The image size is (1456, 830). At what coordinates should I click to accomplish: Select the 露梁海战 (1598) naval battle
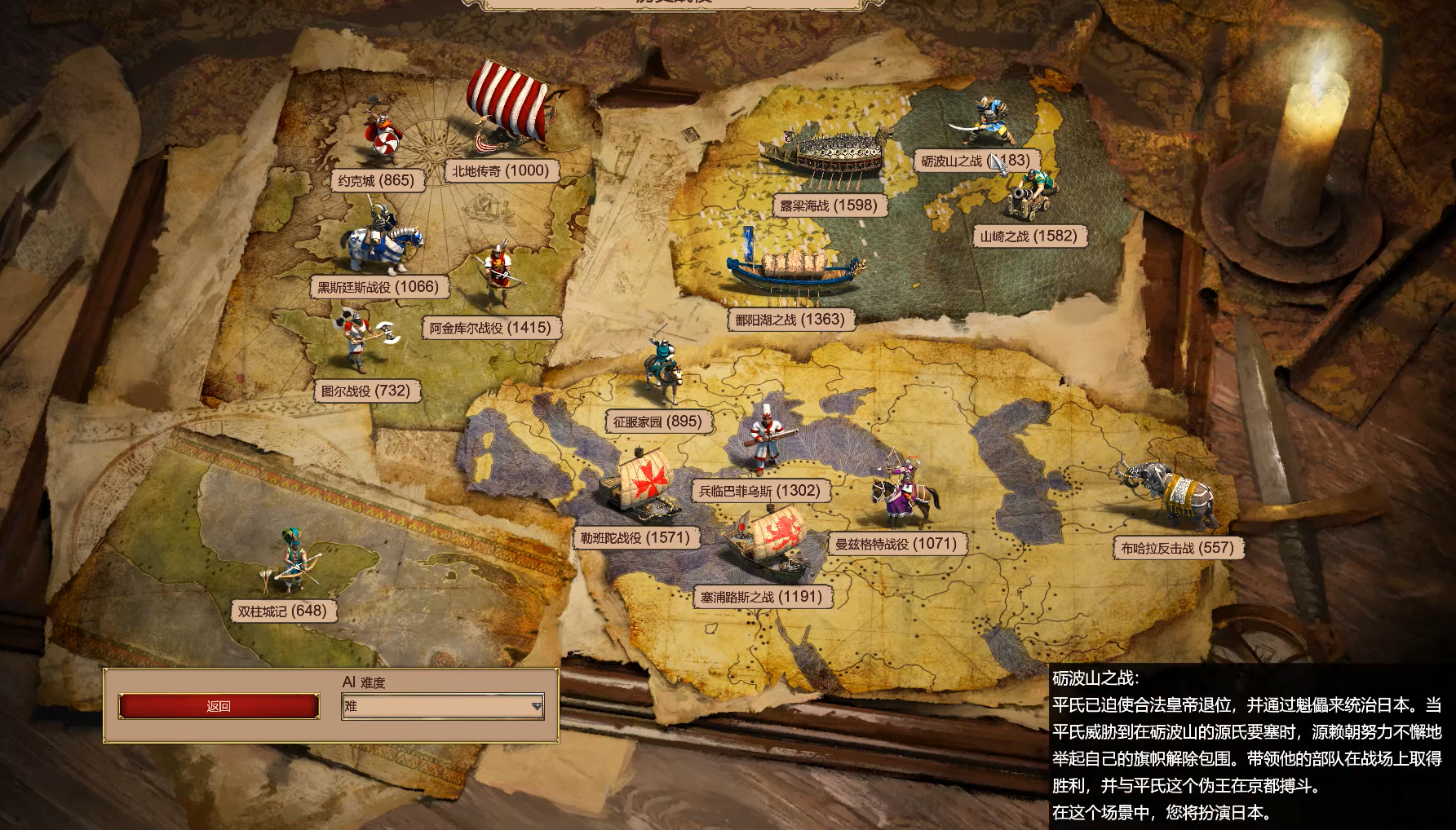tap(829, 205)
